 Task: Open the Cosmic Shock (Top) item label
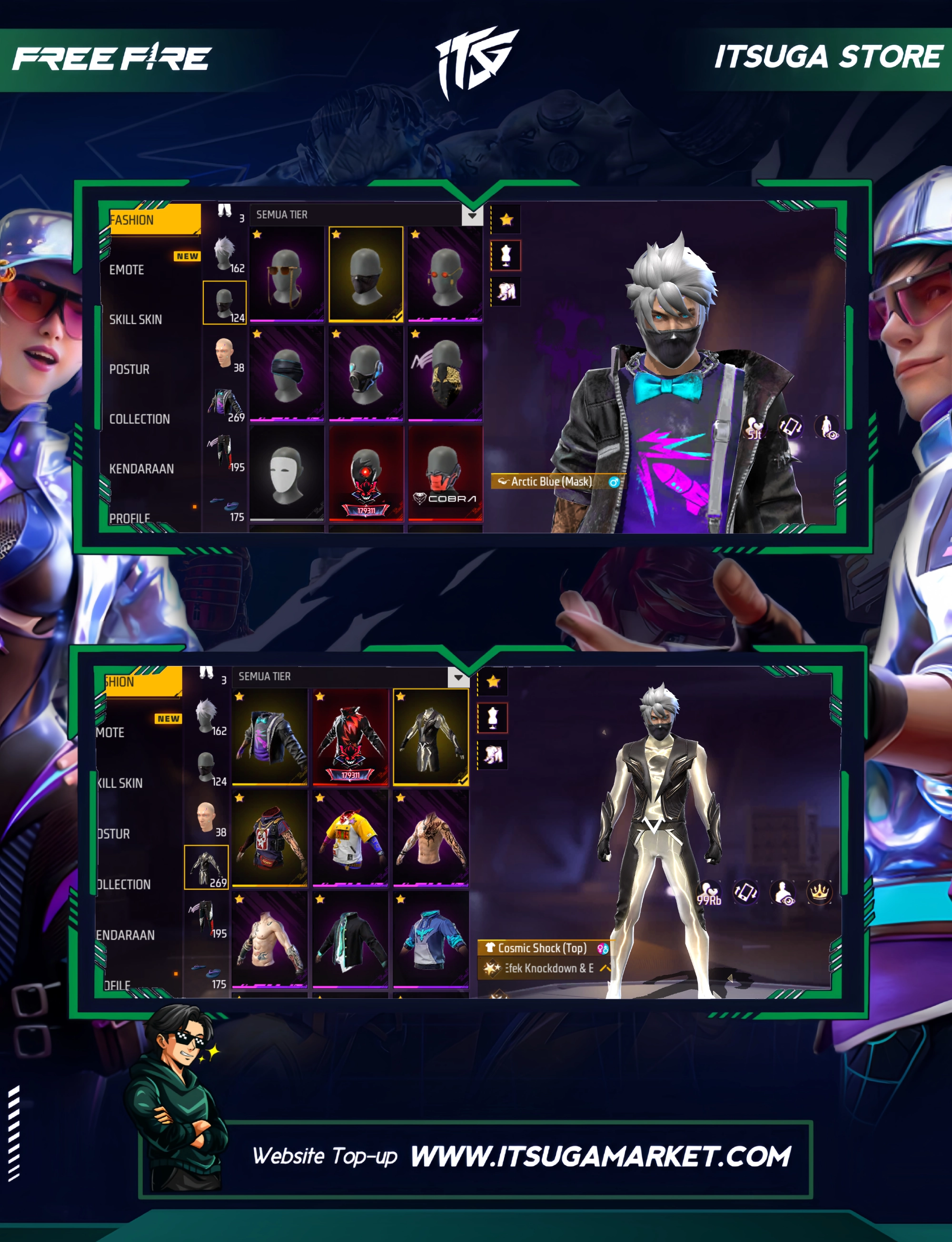(x=542, y=948)
